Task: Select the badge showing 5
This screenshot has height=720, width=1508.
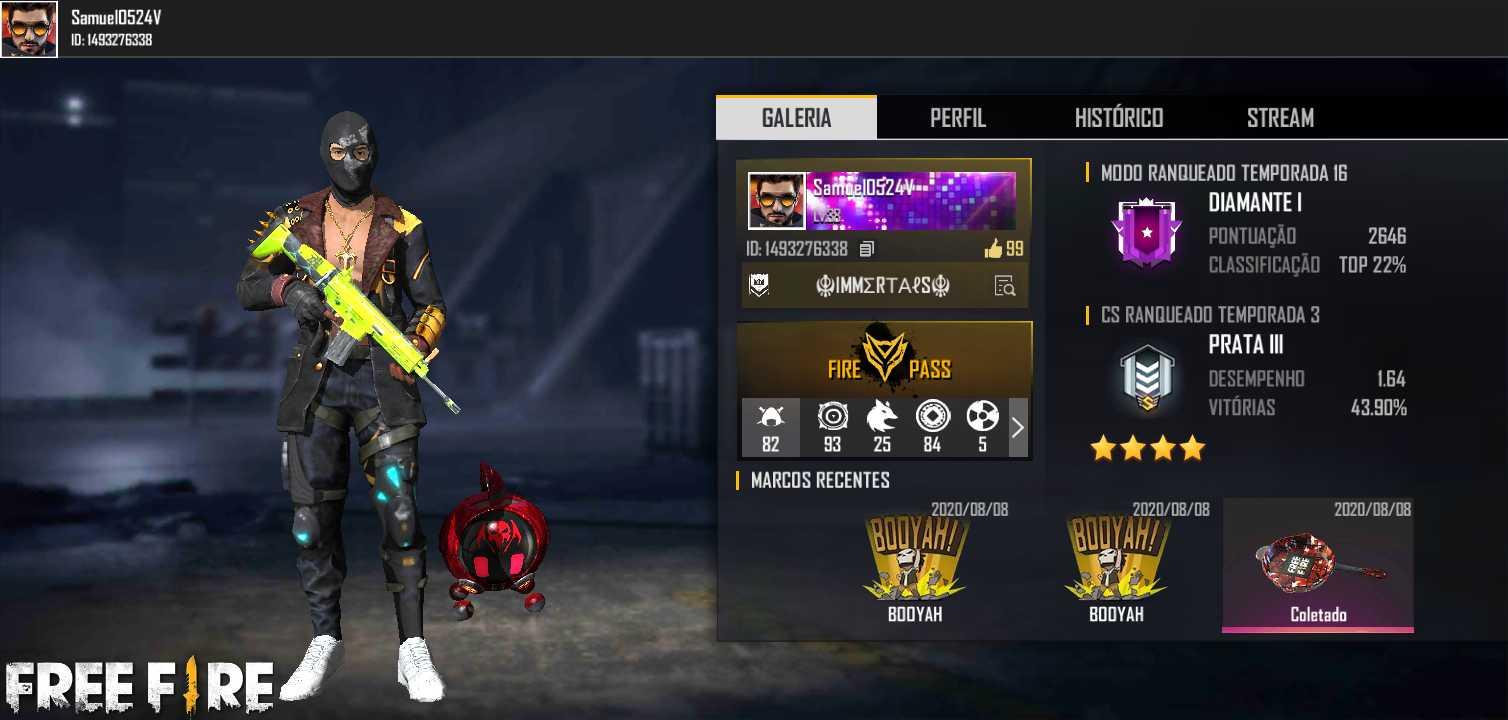Action: (982, 427)
